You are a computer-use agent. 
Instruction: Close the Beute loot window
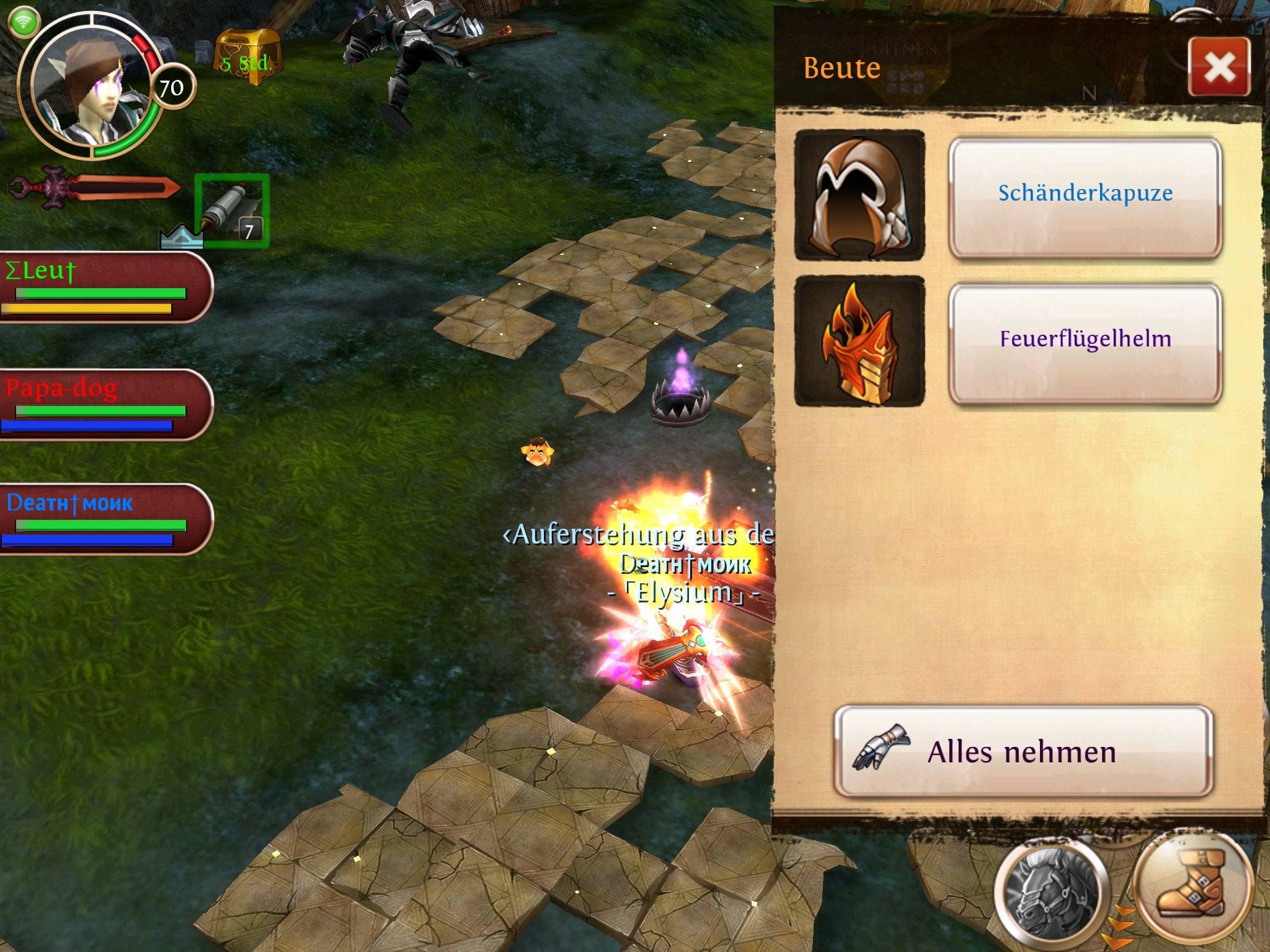(1219, 67)
